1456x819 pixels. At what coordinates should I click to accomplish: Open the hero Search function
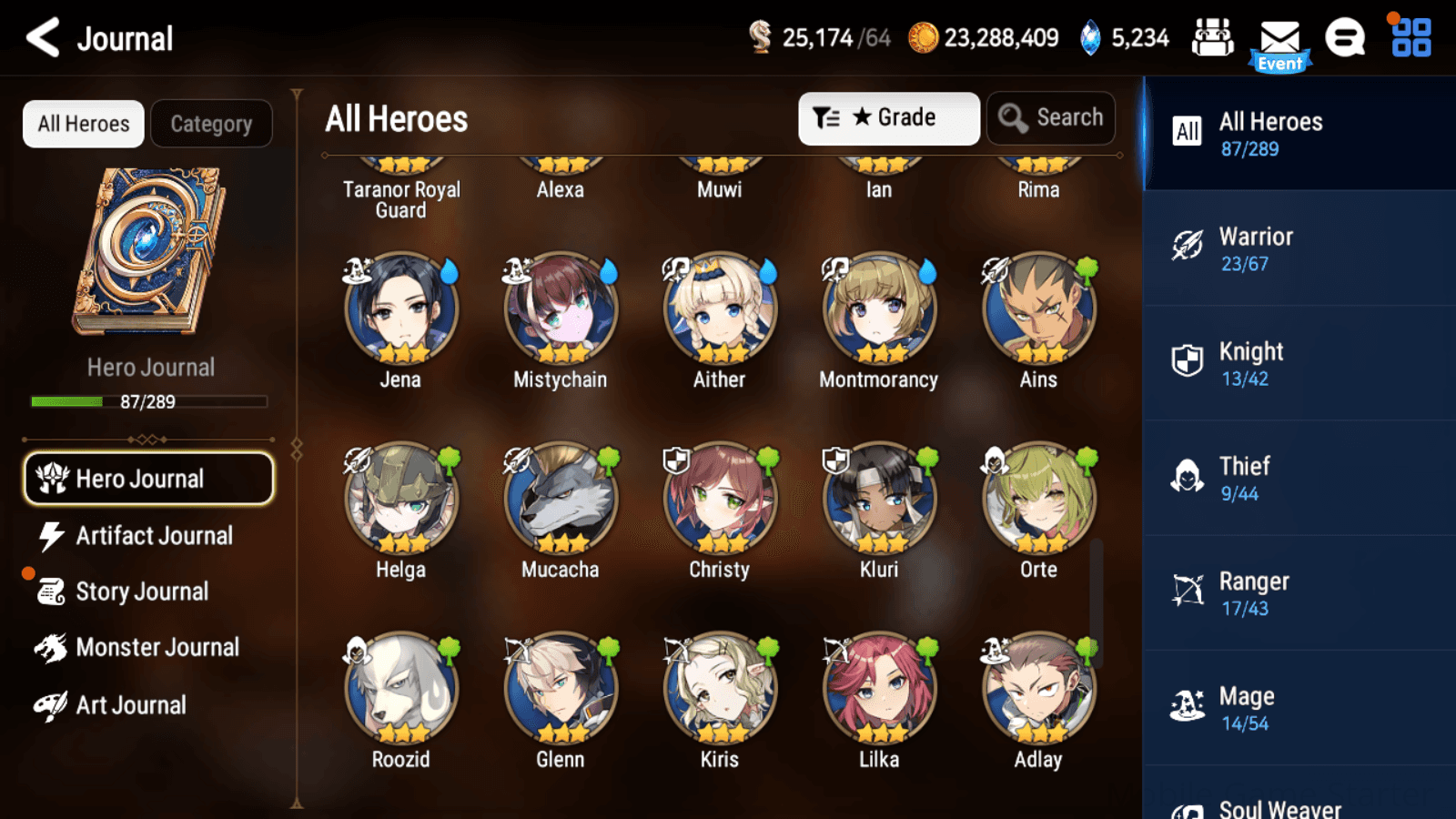click(x=1051, y=117)
